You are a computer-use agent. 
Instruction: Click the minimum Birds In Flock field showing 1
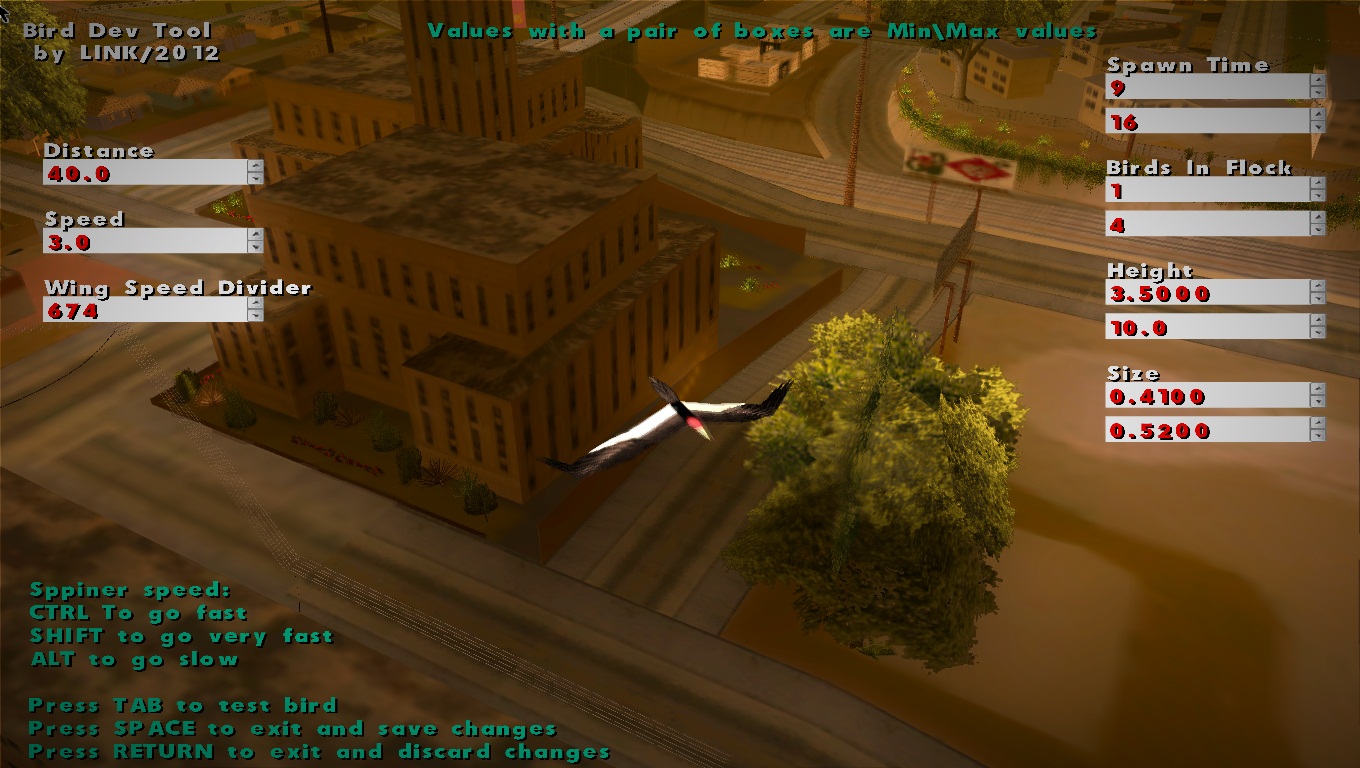1200,190
